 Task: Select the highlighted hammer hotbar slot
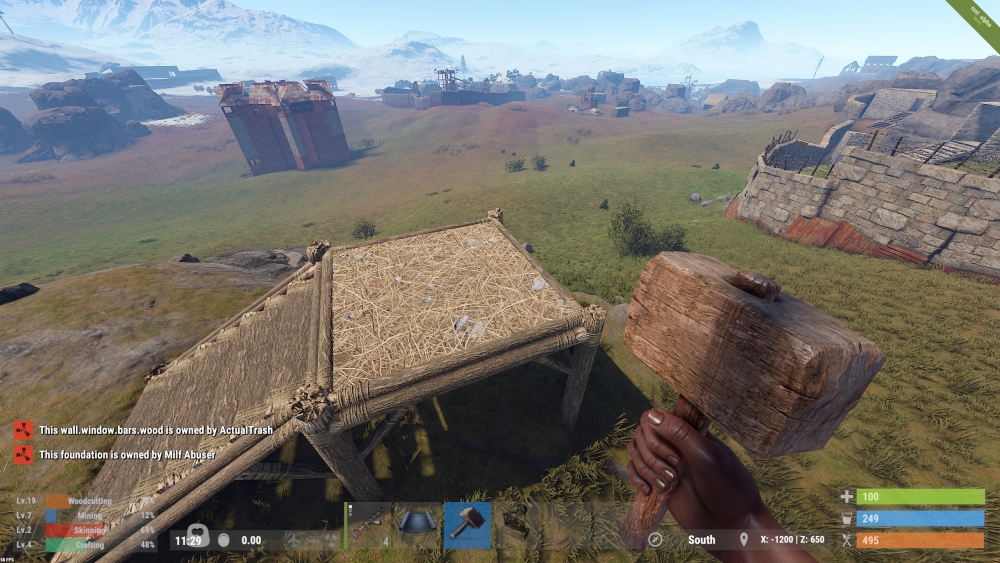467,525
